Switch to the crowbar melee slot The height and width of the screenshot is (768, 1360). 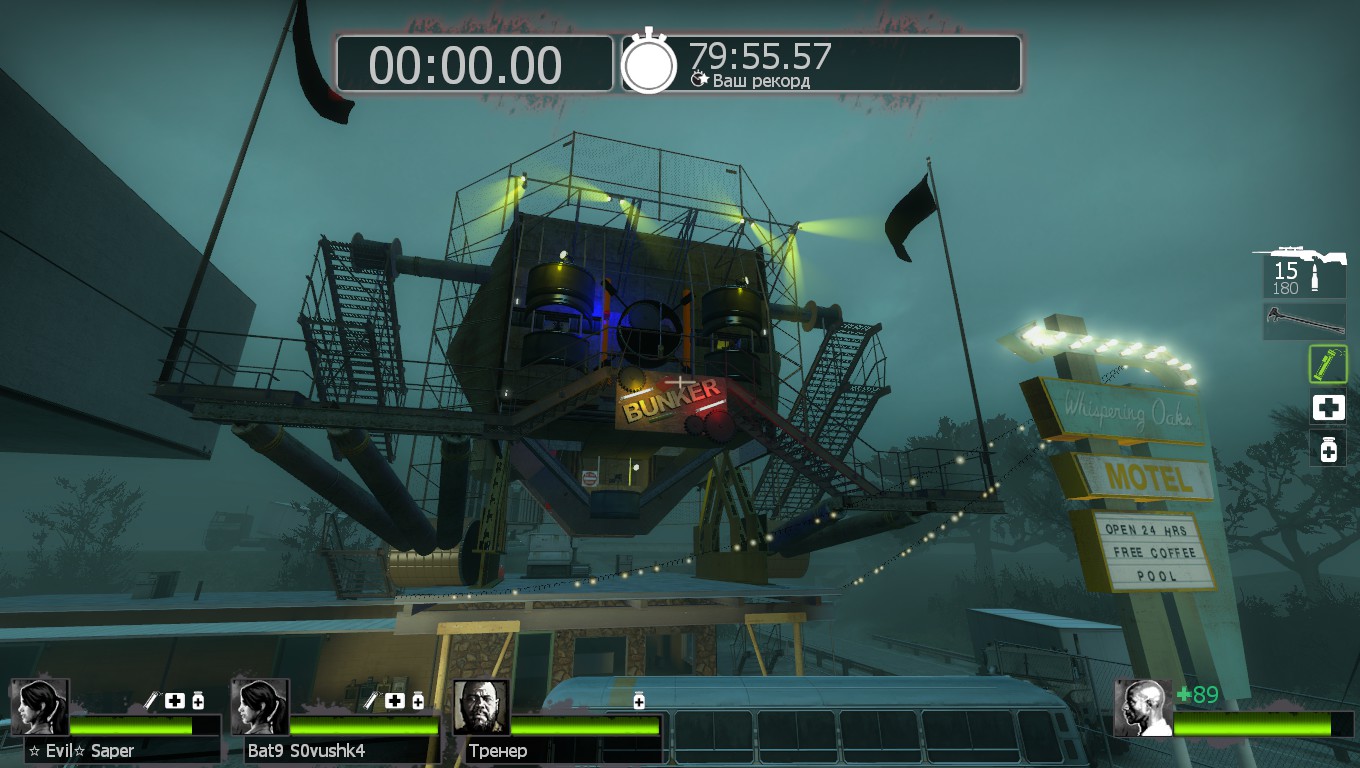point(1304,321)
